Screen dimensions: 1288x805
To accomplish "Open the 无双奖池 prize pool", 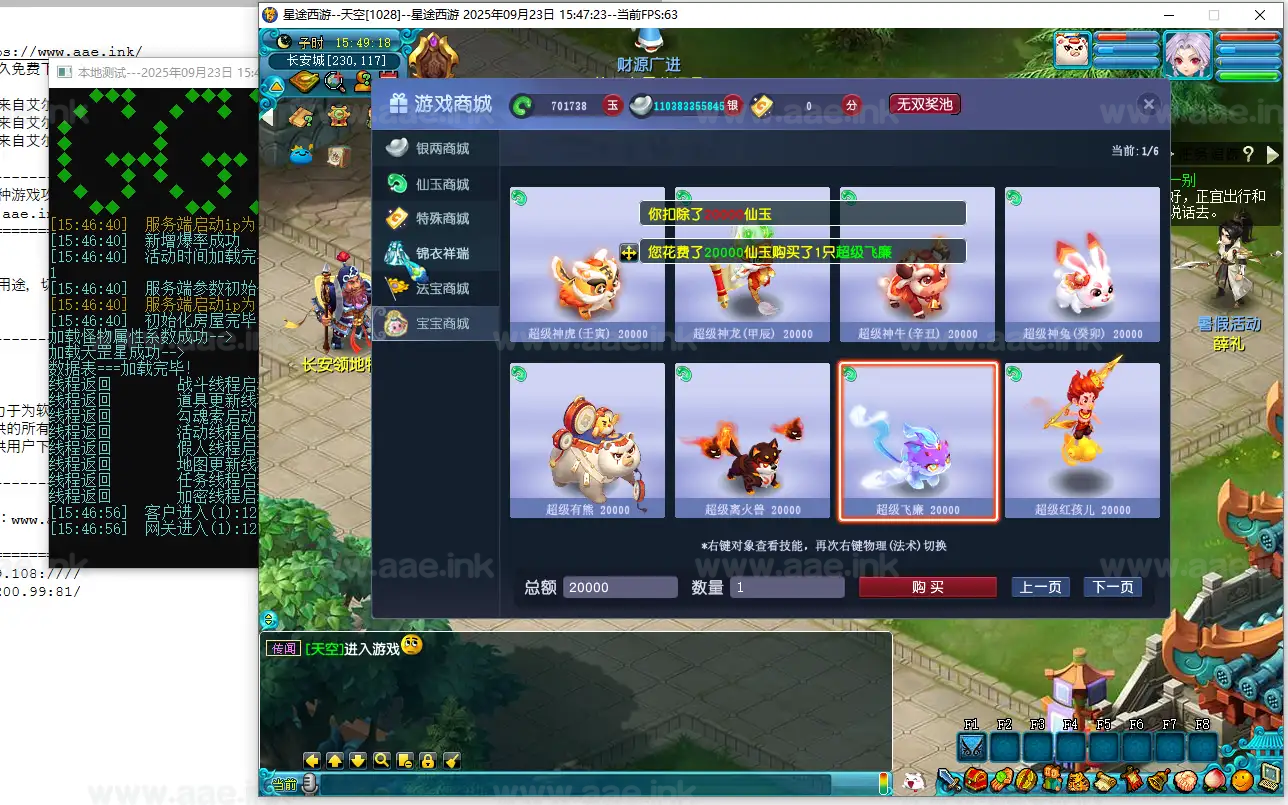I will point(925,104).
